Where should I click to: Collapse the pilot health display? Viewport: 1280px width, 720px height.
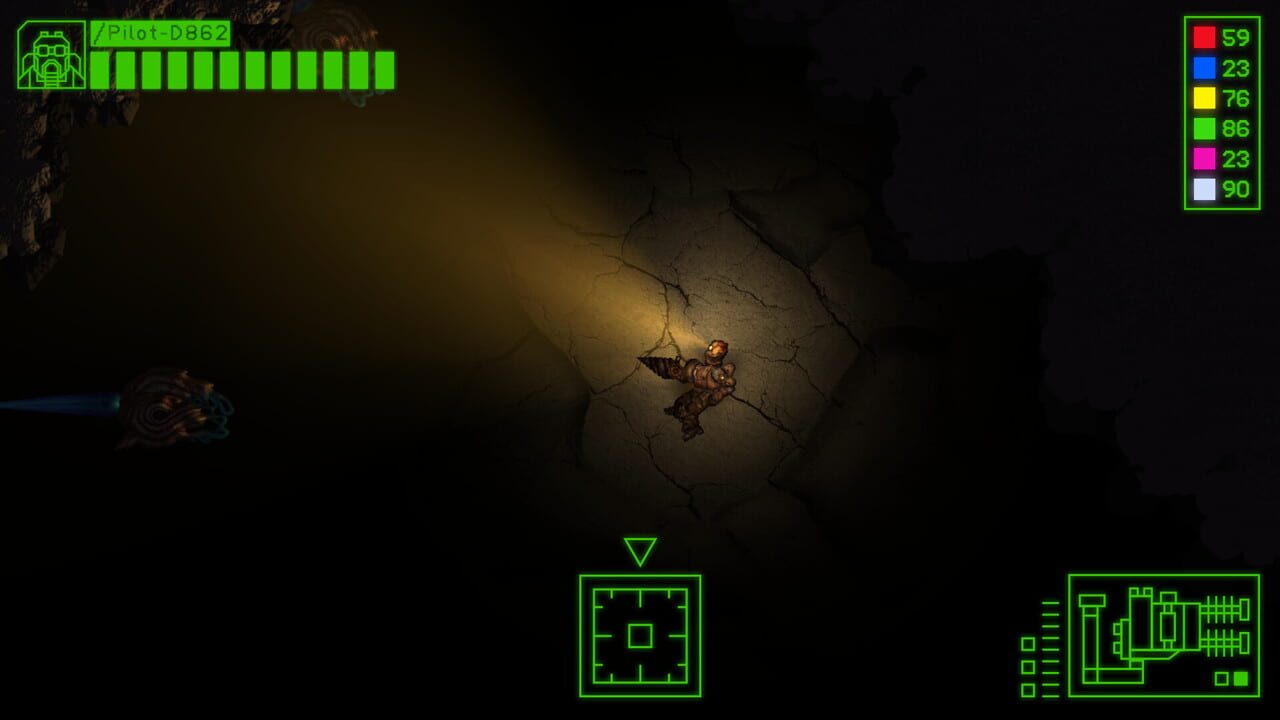240,68
